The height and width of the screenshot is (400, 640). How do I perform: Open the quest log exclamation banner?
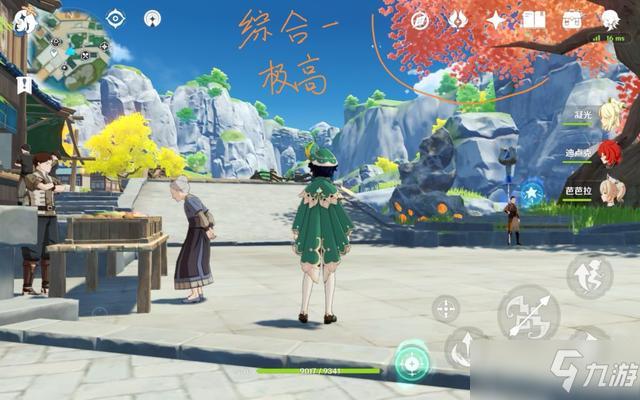click(21, 86)
